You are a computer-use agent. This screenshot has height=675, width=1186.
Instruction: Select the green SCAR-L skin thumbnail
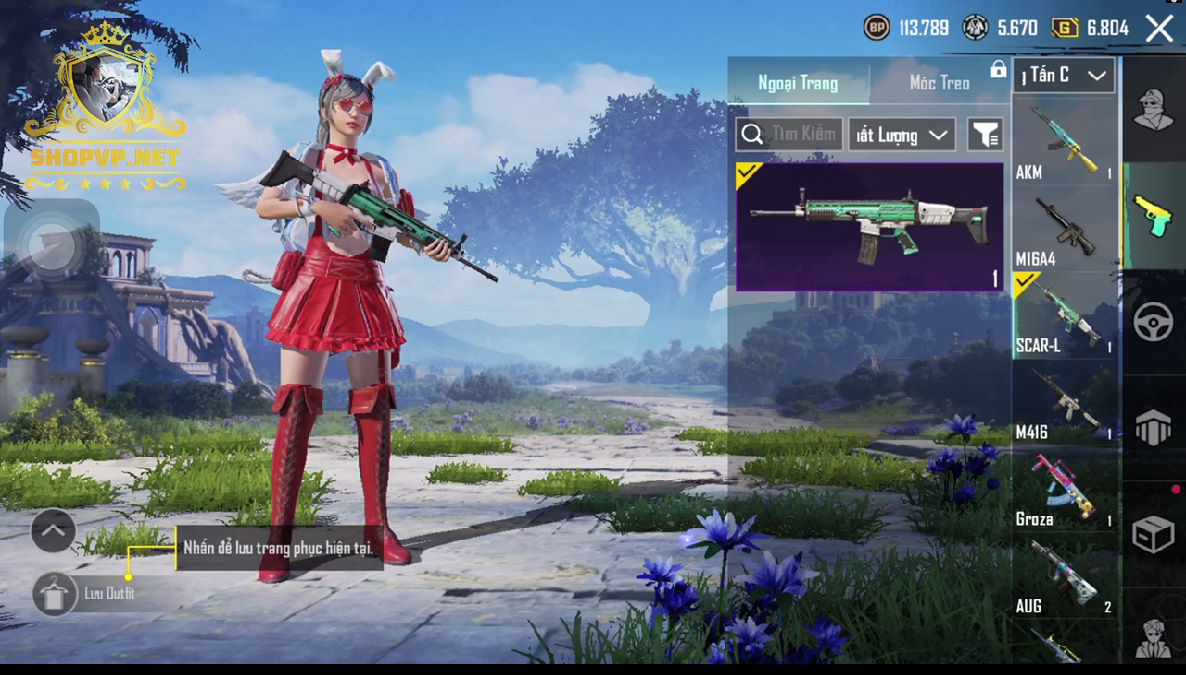[x=869, y=227]
